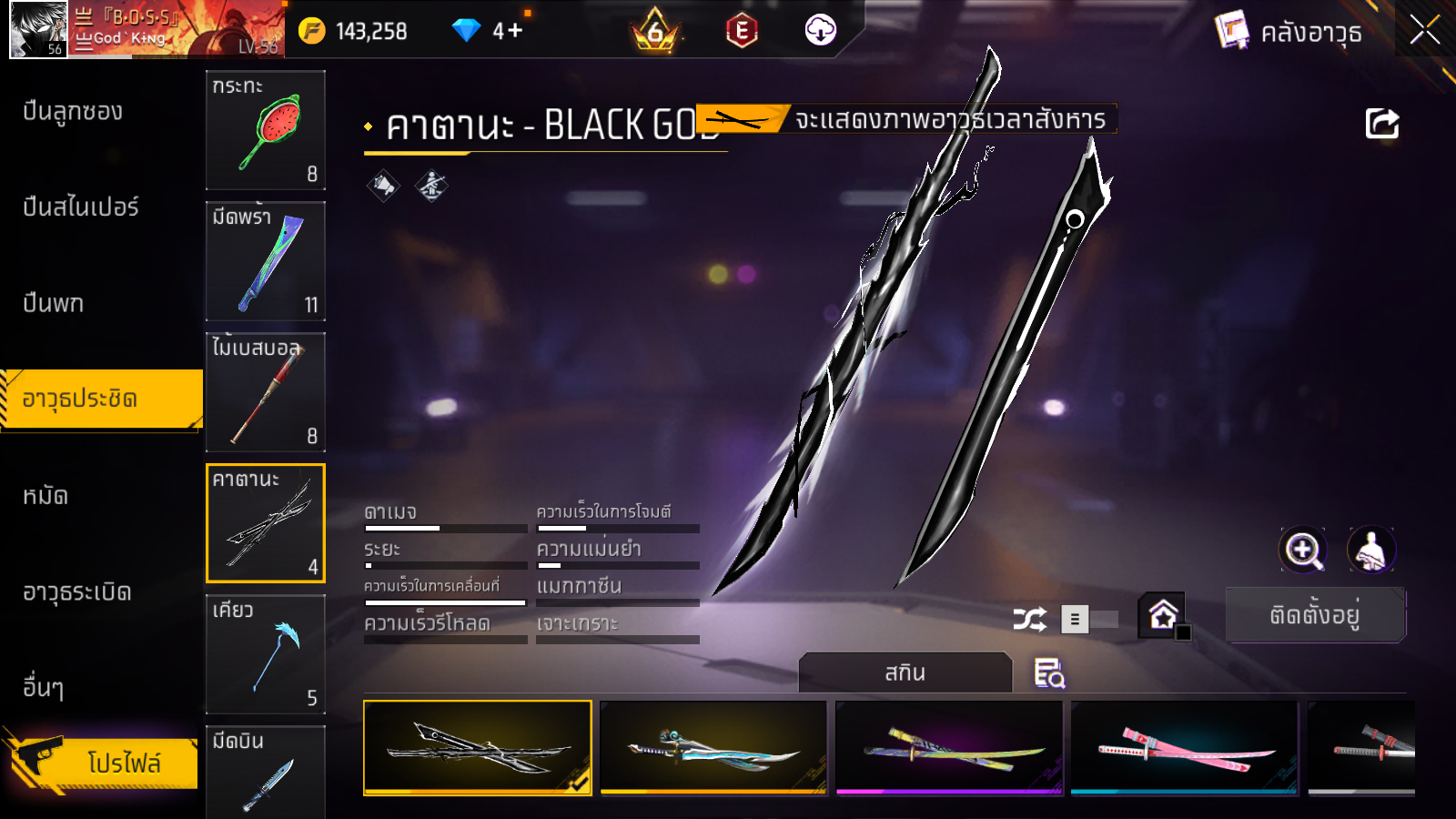Choose the purple and yellow katana skin
The width and height of the screenshot is (1456, 819).
click(949, 748)
